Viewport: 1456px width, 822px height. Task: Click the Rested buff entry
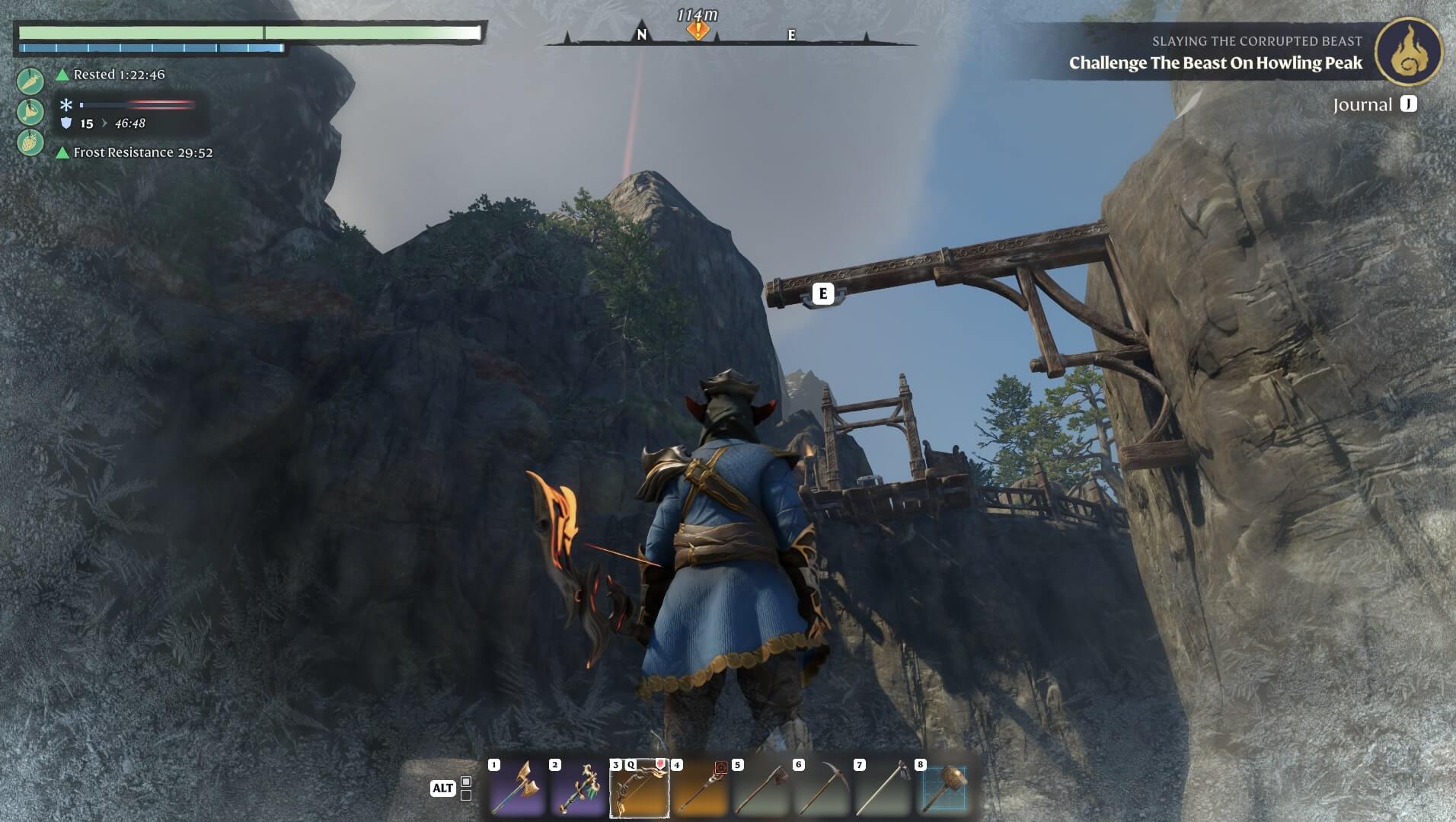click(x=119, y=75)
